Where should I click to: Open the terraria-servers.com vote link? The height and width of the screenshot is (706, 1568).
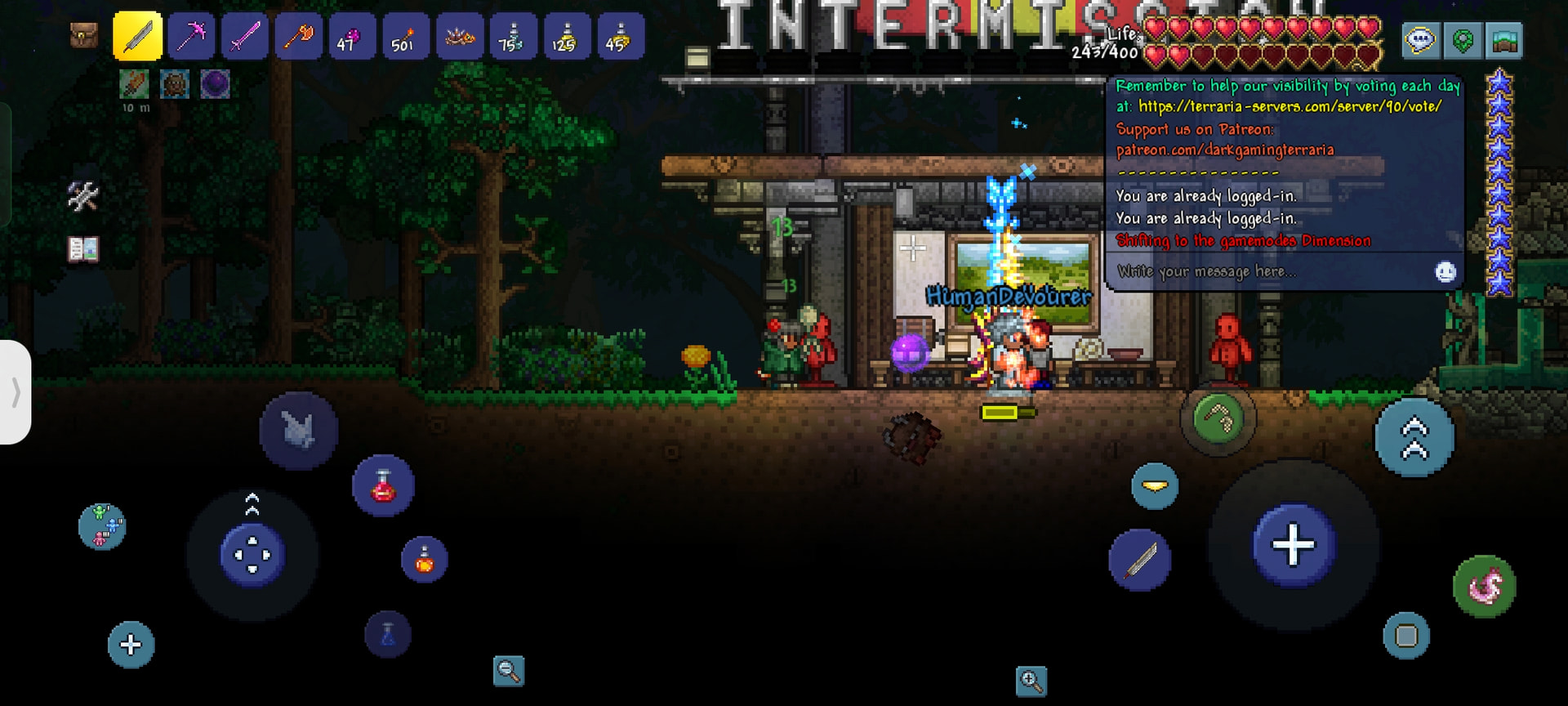tap(1290, 106)
